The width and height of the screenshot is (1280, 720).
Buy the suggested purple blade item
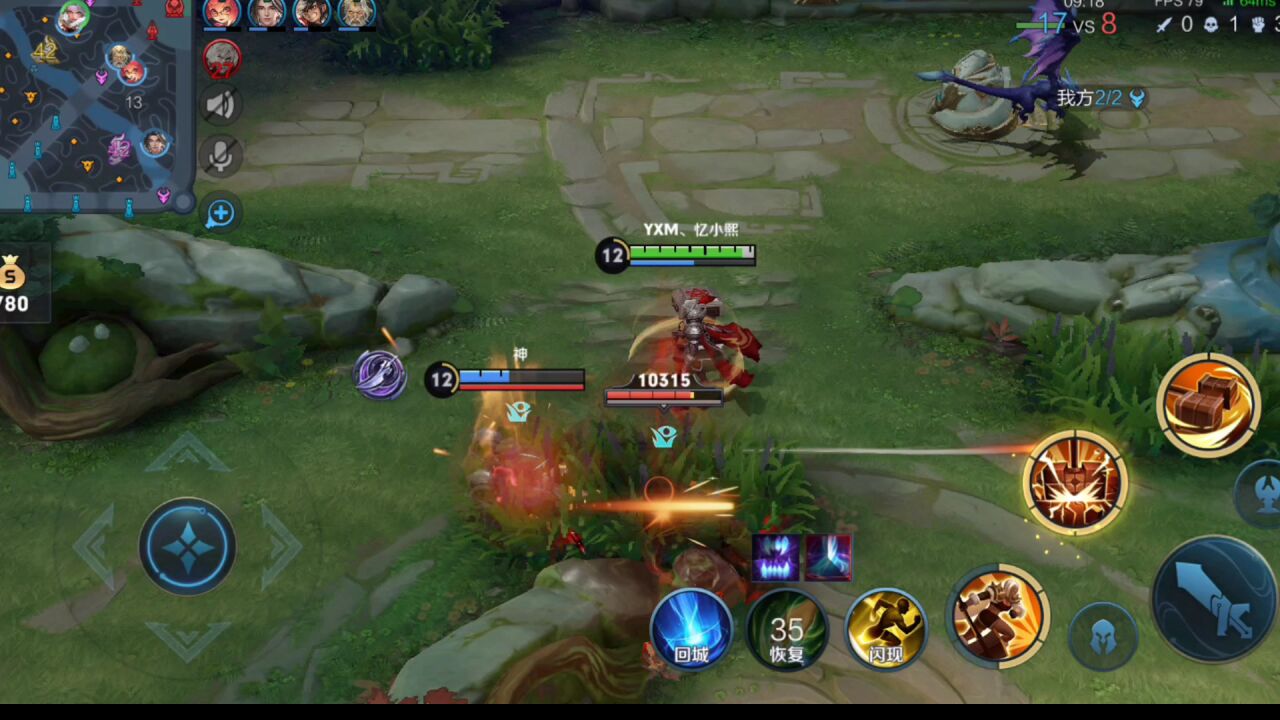[380, 376]
